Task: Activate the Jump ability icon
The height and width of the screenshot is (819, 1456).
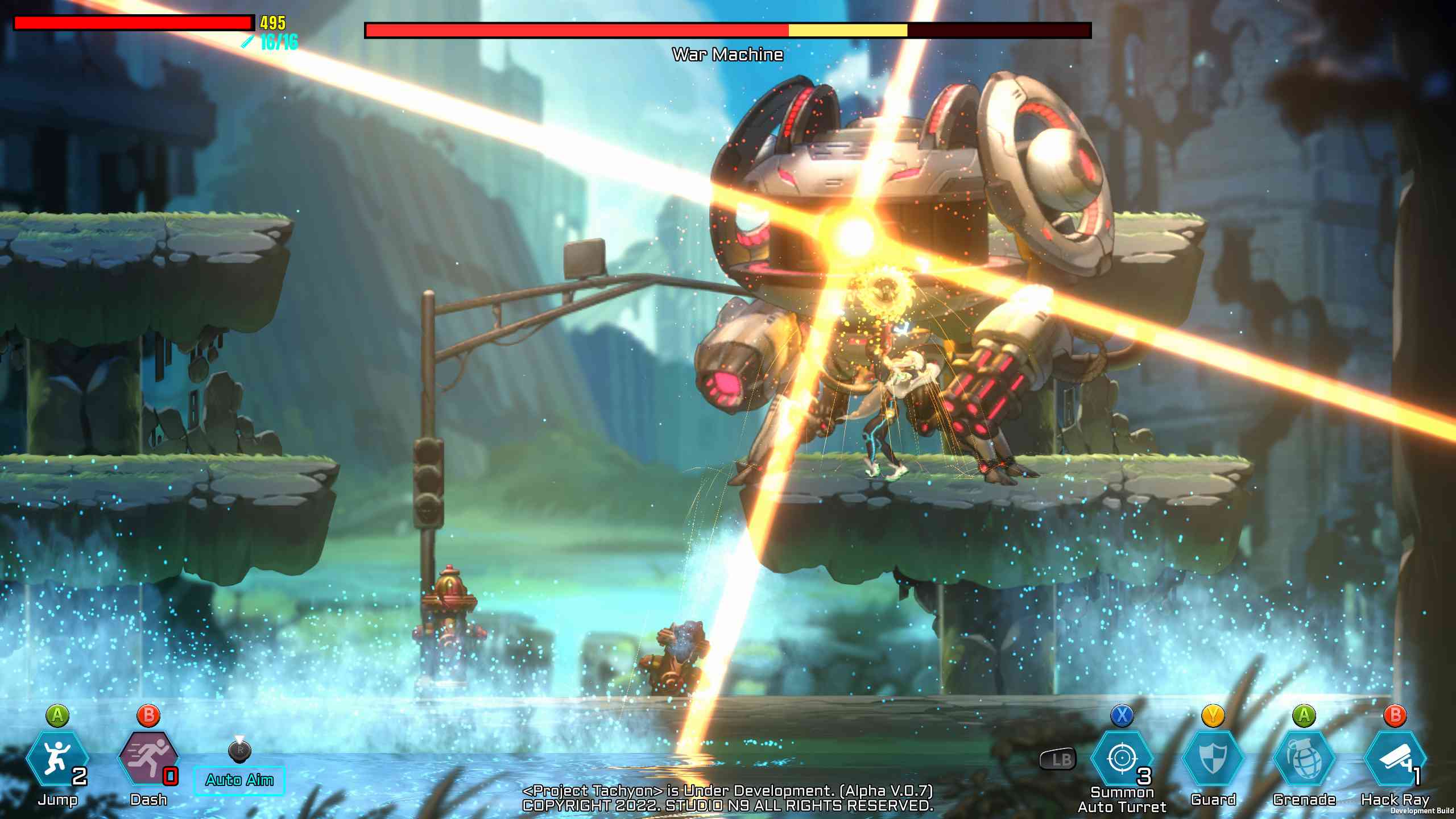Action: (x=57, y=760)
